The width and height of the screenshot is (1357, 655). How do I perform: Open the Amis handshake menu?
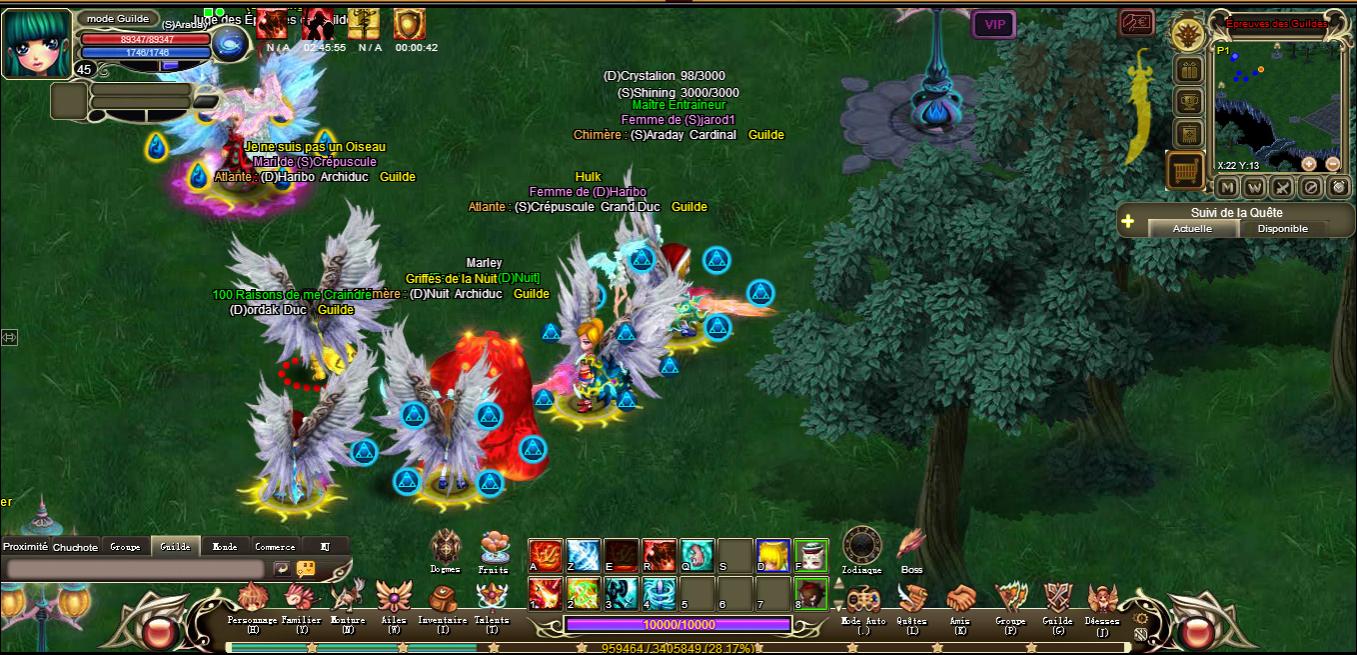tap(960, 600)
